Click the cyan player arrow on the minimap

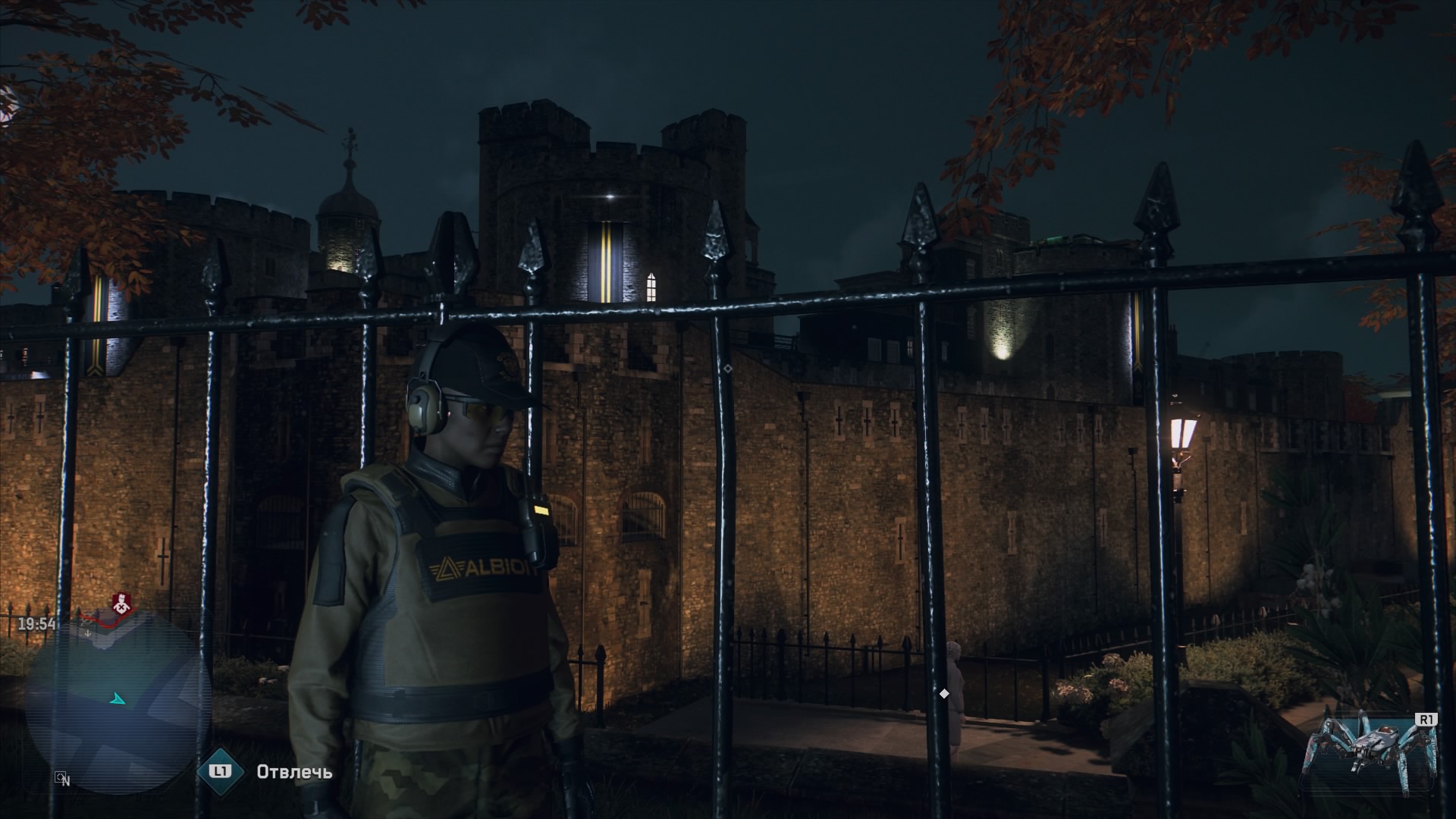pyautogui.click(x=118, y=698)
